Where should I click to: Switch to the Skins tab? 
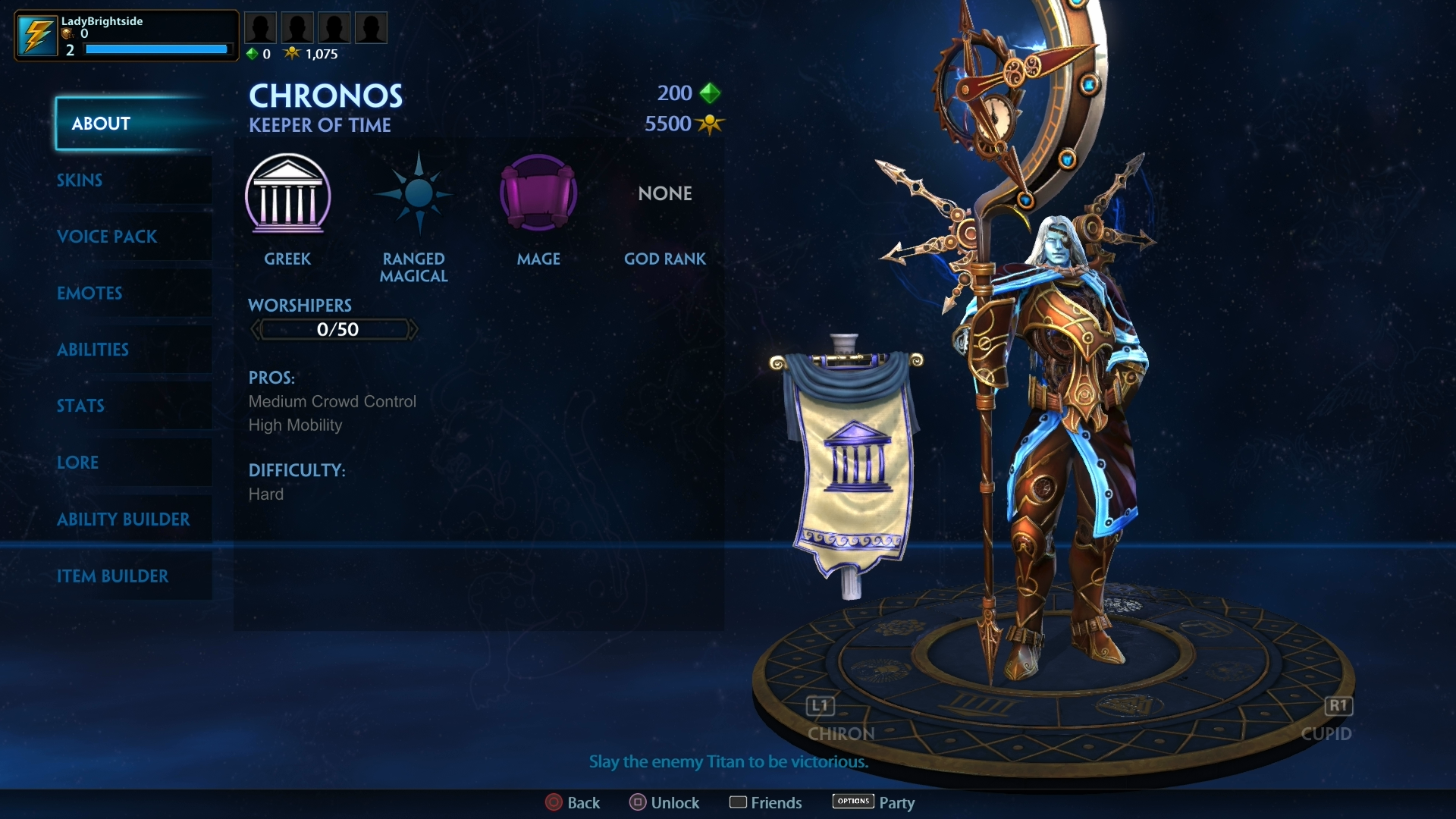click(x=80, y=180)
